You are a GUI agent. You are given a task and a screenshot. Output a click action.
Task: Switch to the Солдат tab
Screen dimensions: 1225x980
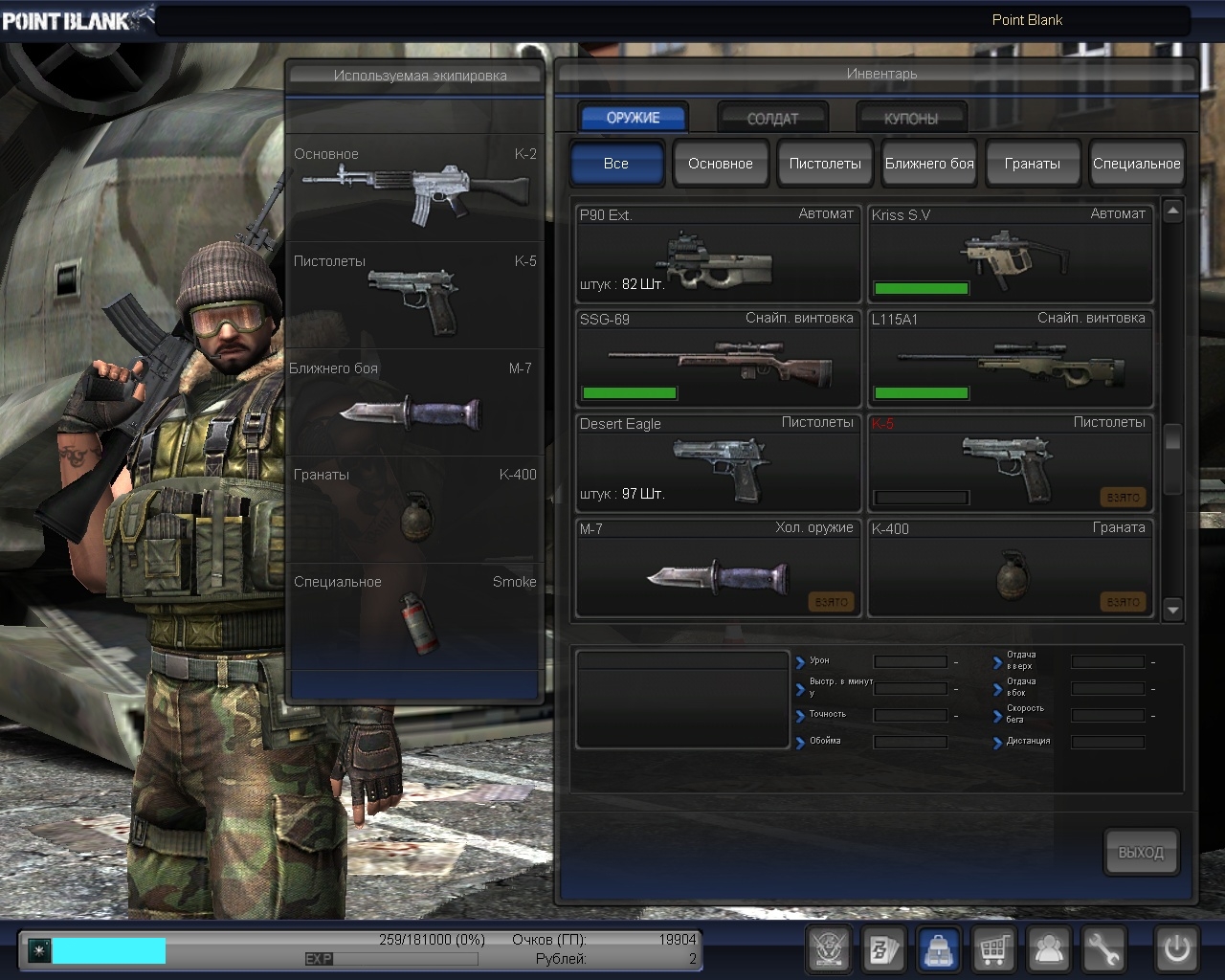772,118
